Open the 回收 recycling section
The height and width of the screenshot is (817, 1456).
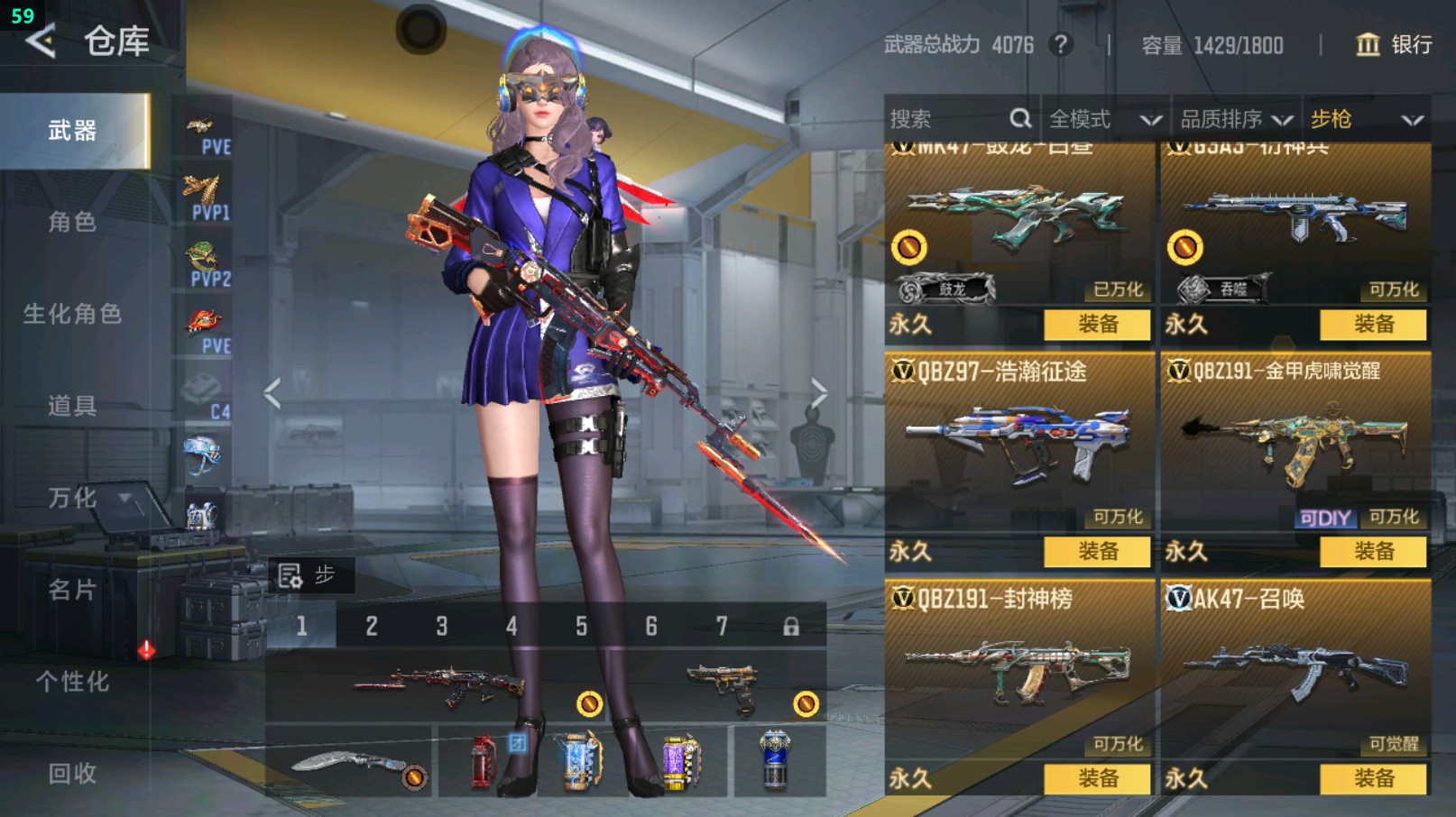[72, 773]
